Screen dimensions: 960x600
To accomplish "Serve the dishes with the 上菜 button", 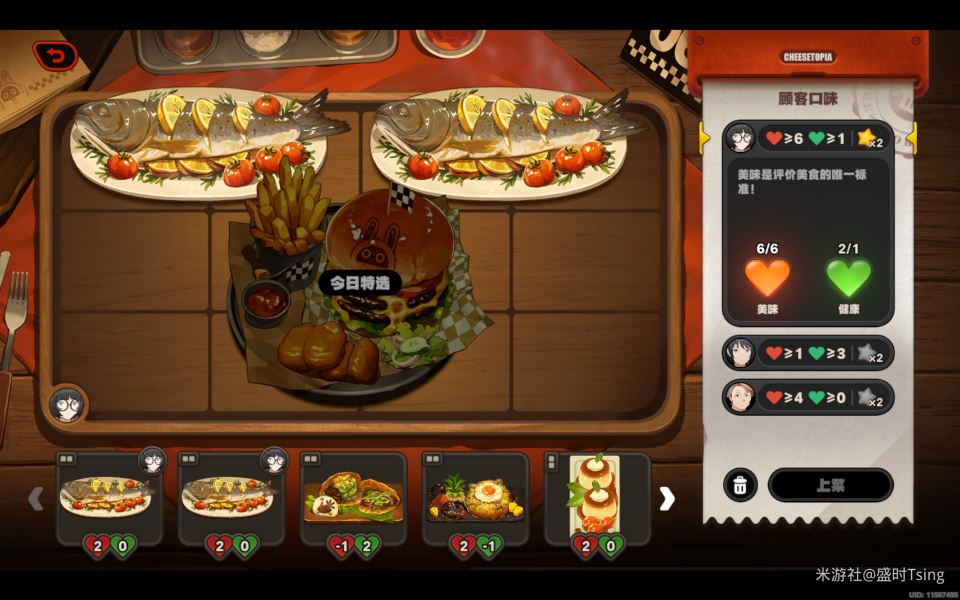I will [x=830, y=485].
